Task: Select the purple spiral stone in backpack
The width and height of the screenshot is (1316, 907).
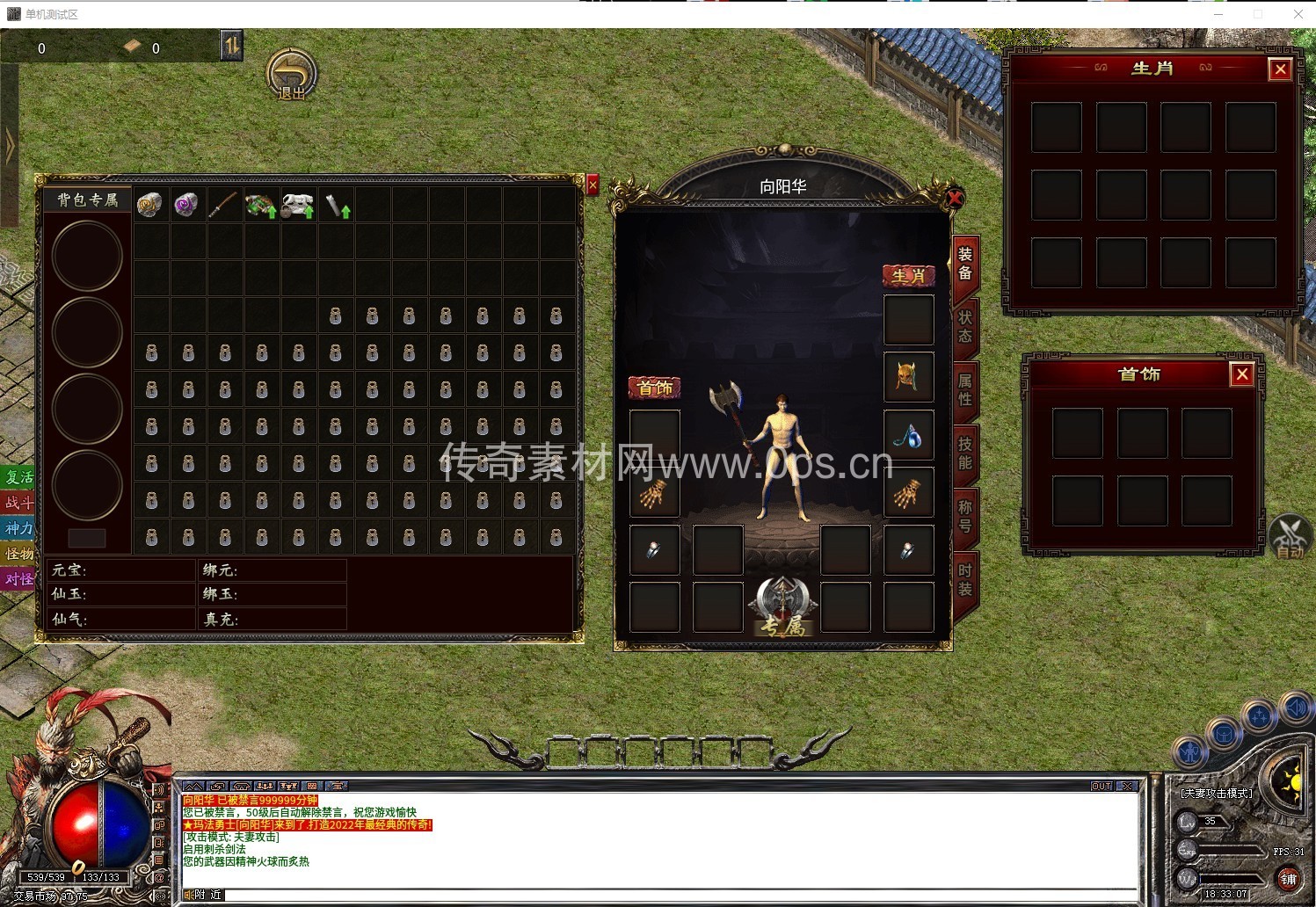Action: coord(186,205)
